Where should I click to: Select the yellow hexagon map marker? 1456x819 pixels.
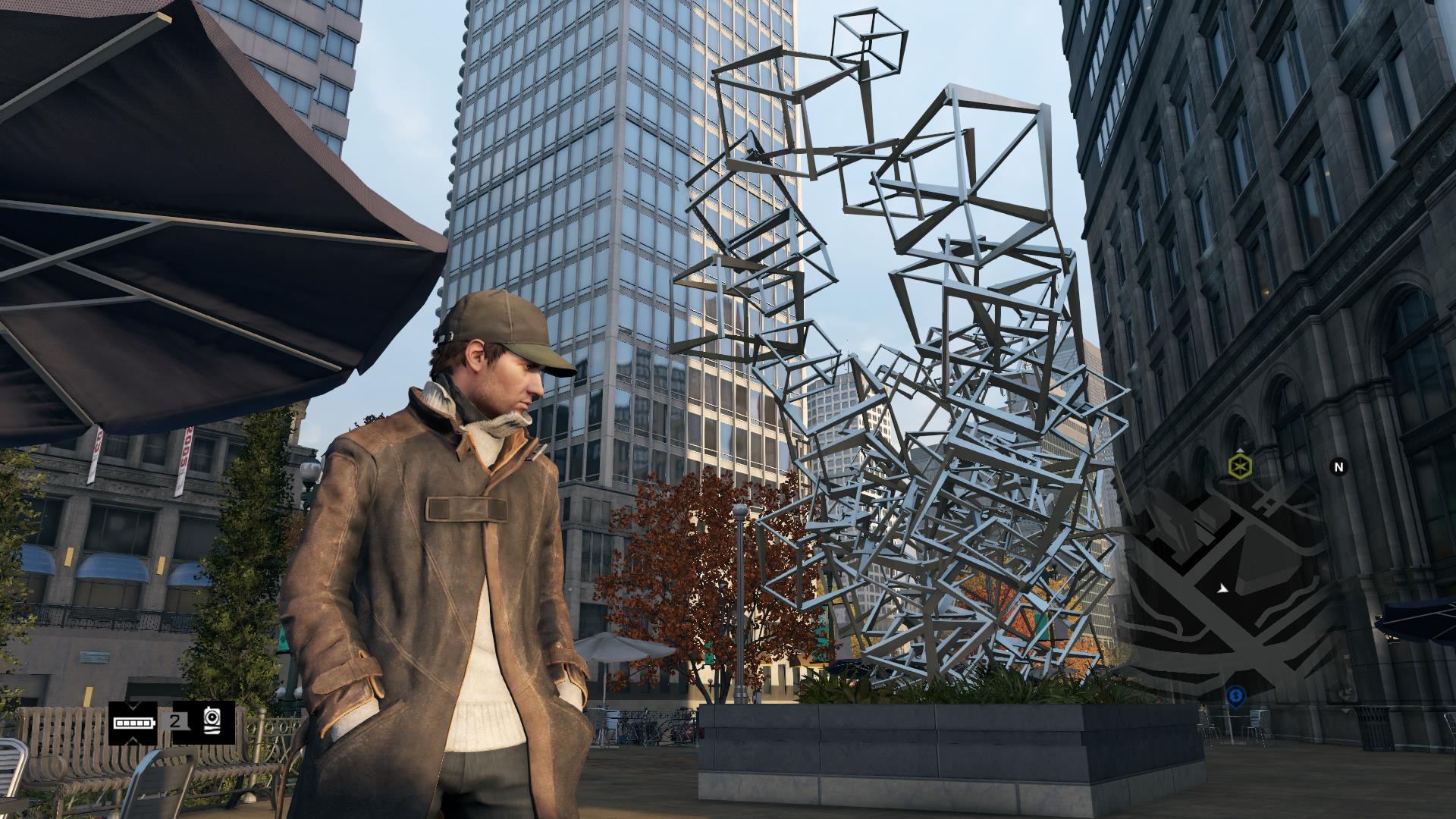coord(1239,466)
